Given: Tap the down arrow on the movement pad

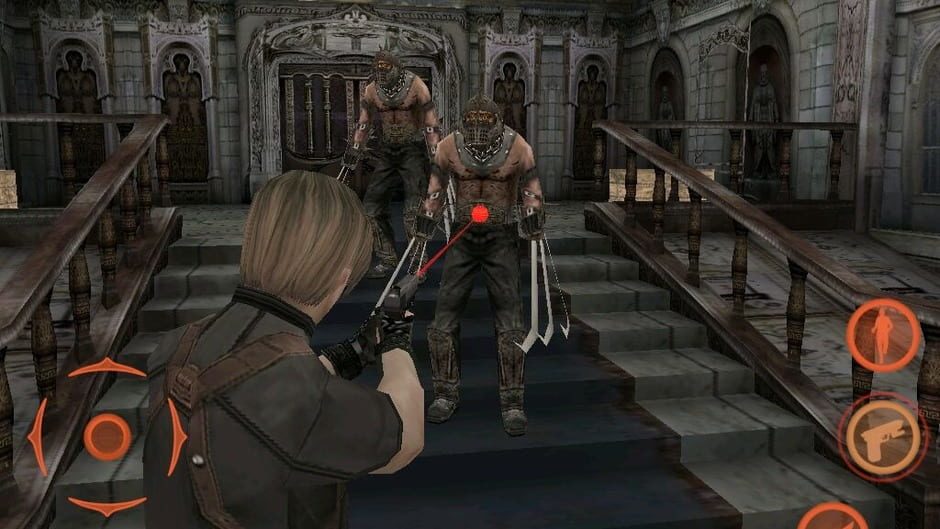Looking at the screenshot, I should click(x=106, y=506).
